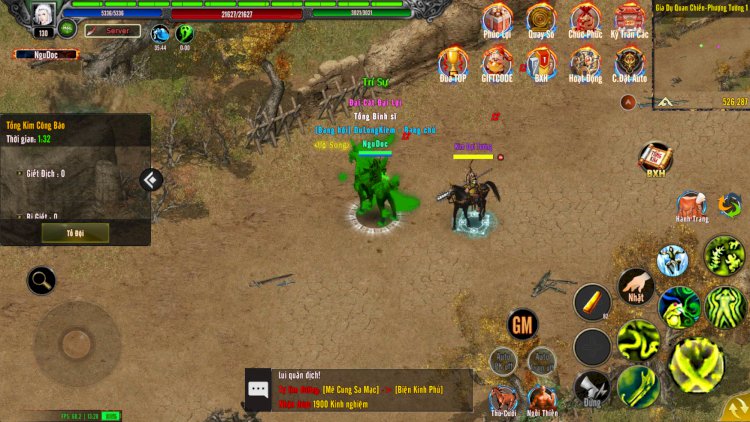Activate the Ngồi Thiền meditation button
The width and height of the screenshot is (750, 422).
click(x=542, y=398)
